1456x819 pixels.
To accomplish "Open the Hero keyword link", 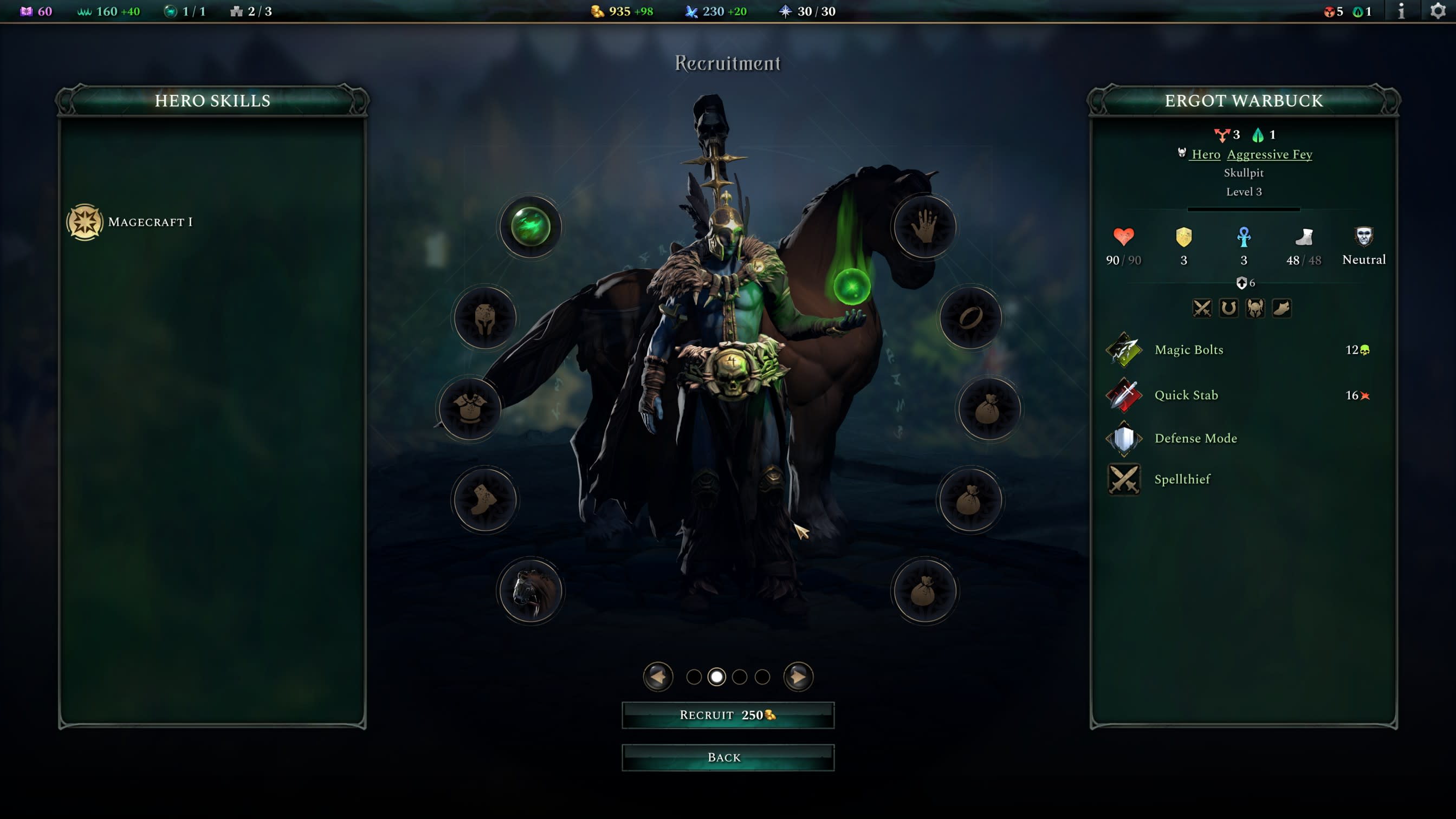I will (x=1205, y=154).
